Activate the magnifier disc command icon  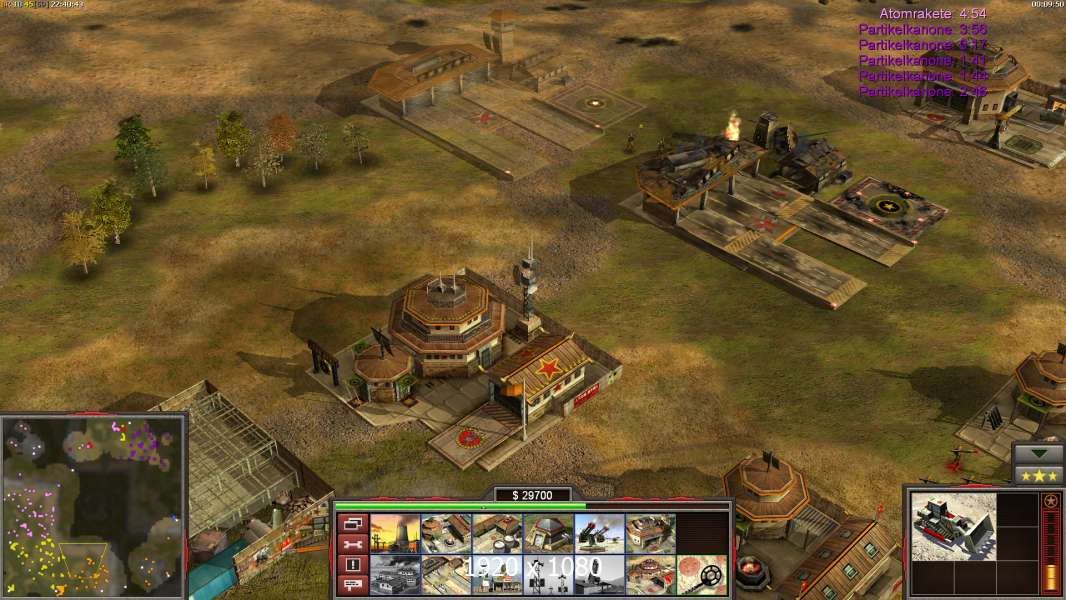click(x=701, y=575)
